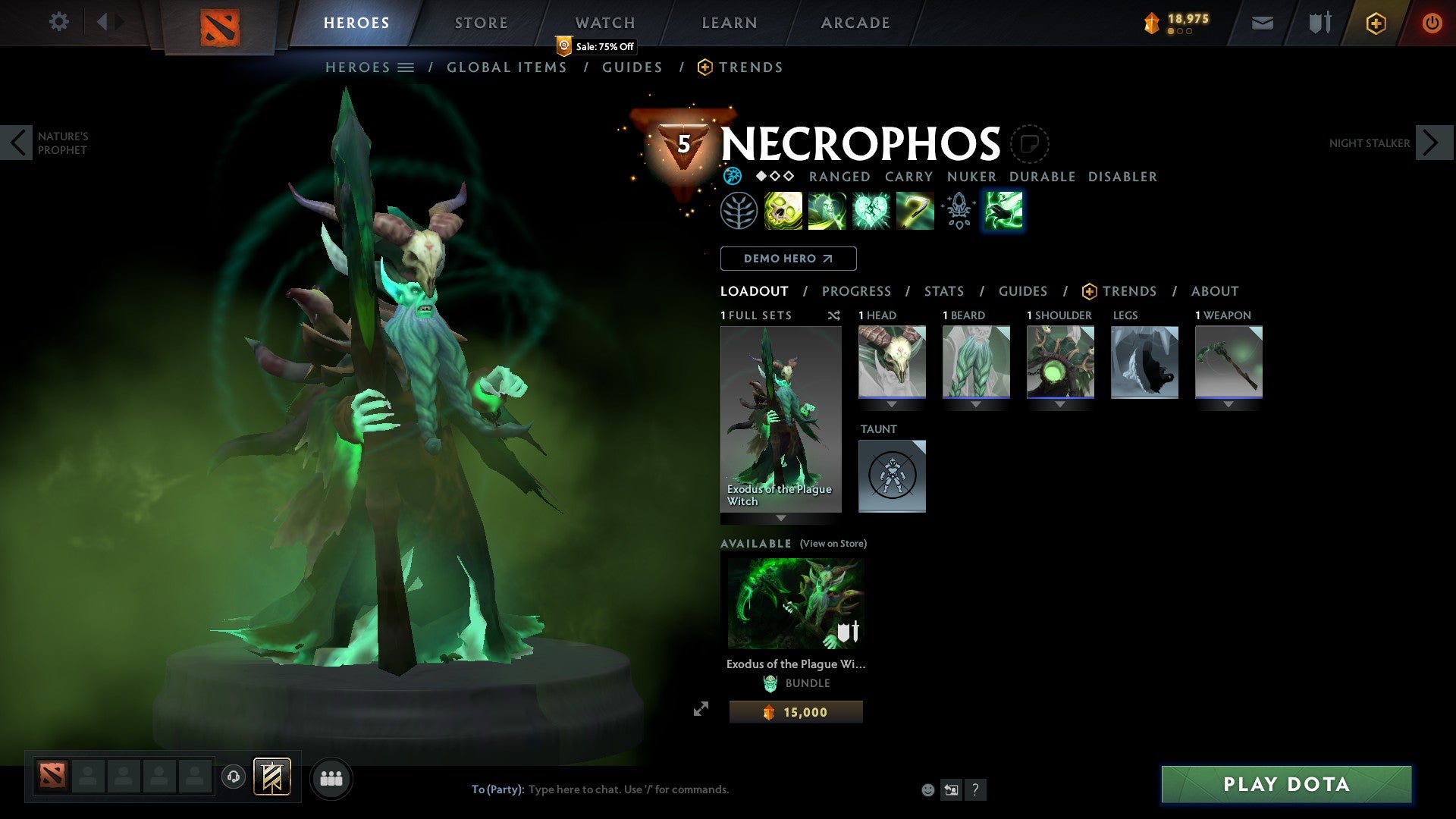Viewport: 1456px width, 819px height.
Task: Click the Dota Plus icon in top bar
Action: 1375,23
